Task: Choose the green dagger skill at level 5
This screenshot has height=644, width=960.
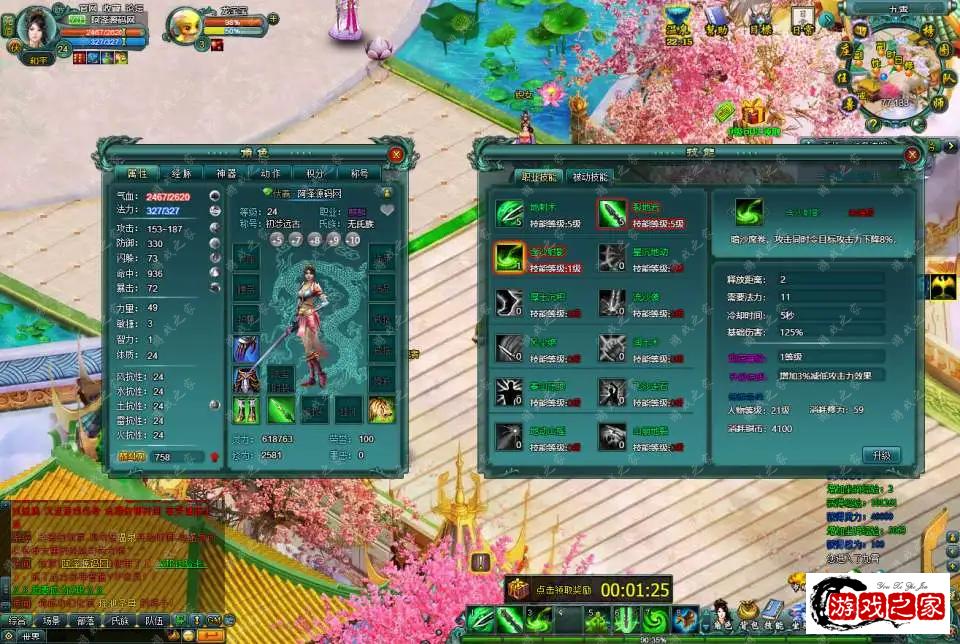Action: [611, 213]
